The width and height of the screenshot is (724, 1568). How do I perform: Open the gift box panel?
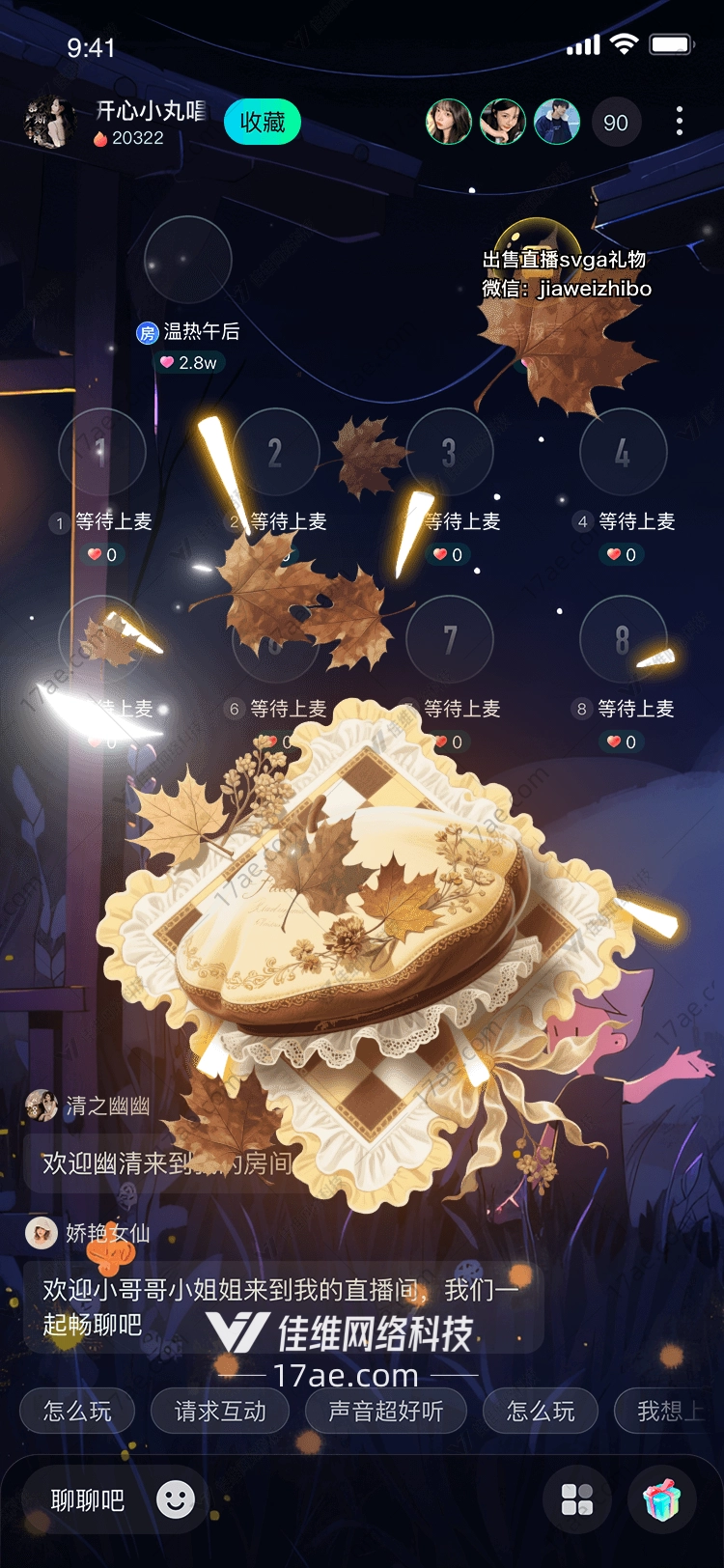[x=662, y=1499]
